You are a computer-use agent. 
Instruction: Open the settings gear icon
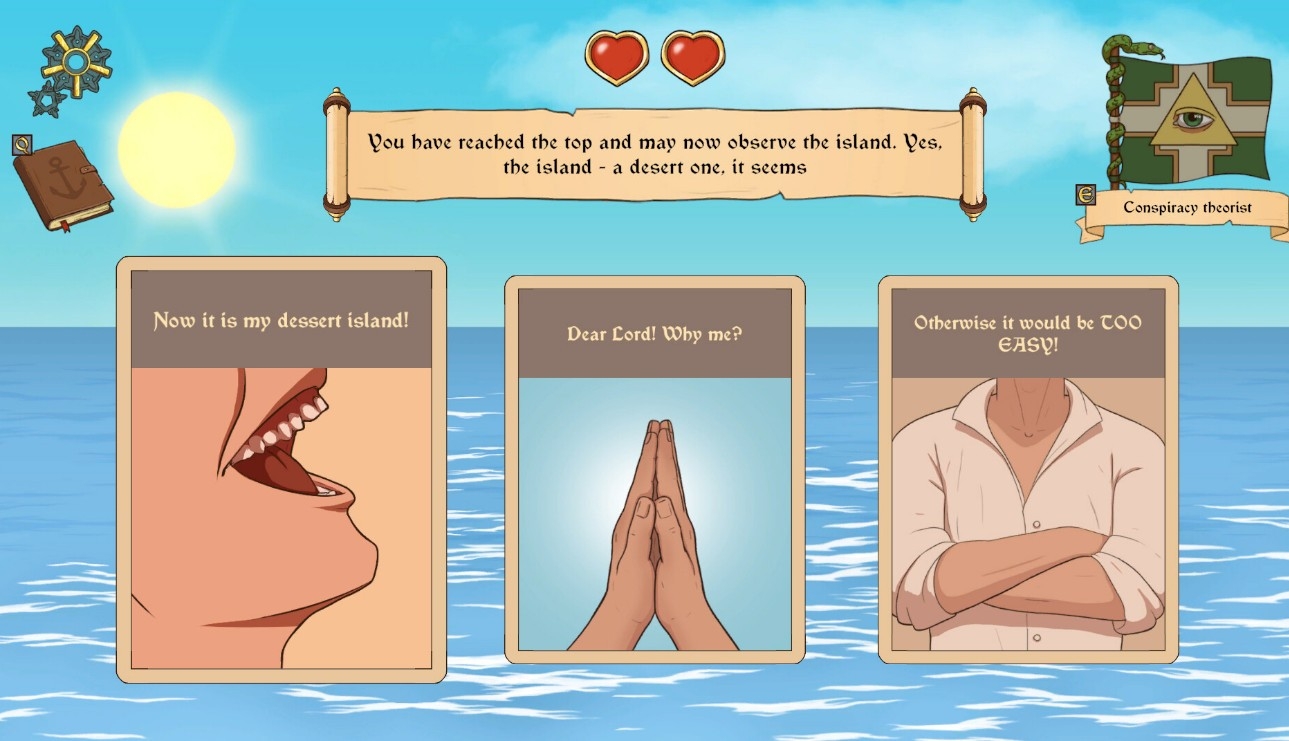point(75,63)
